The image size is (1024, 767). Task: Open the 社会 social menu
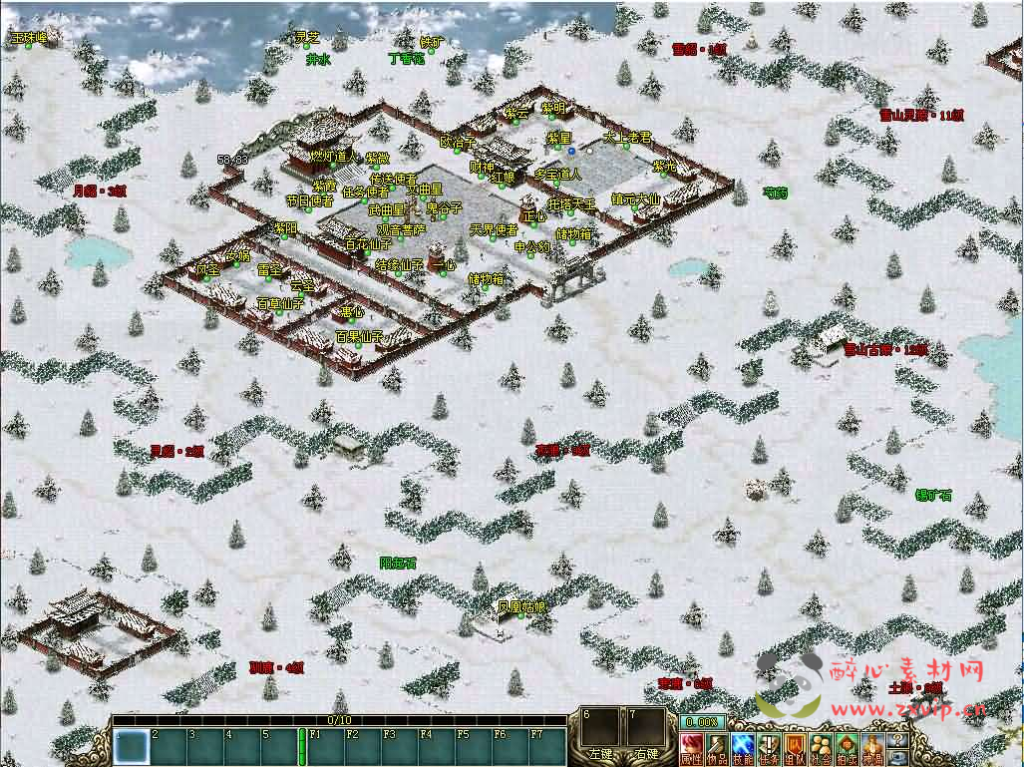(x=820, y=746)
